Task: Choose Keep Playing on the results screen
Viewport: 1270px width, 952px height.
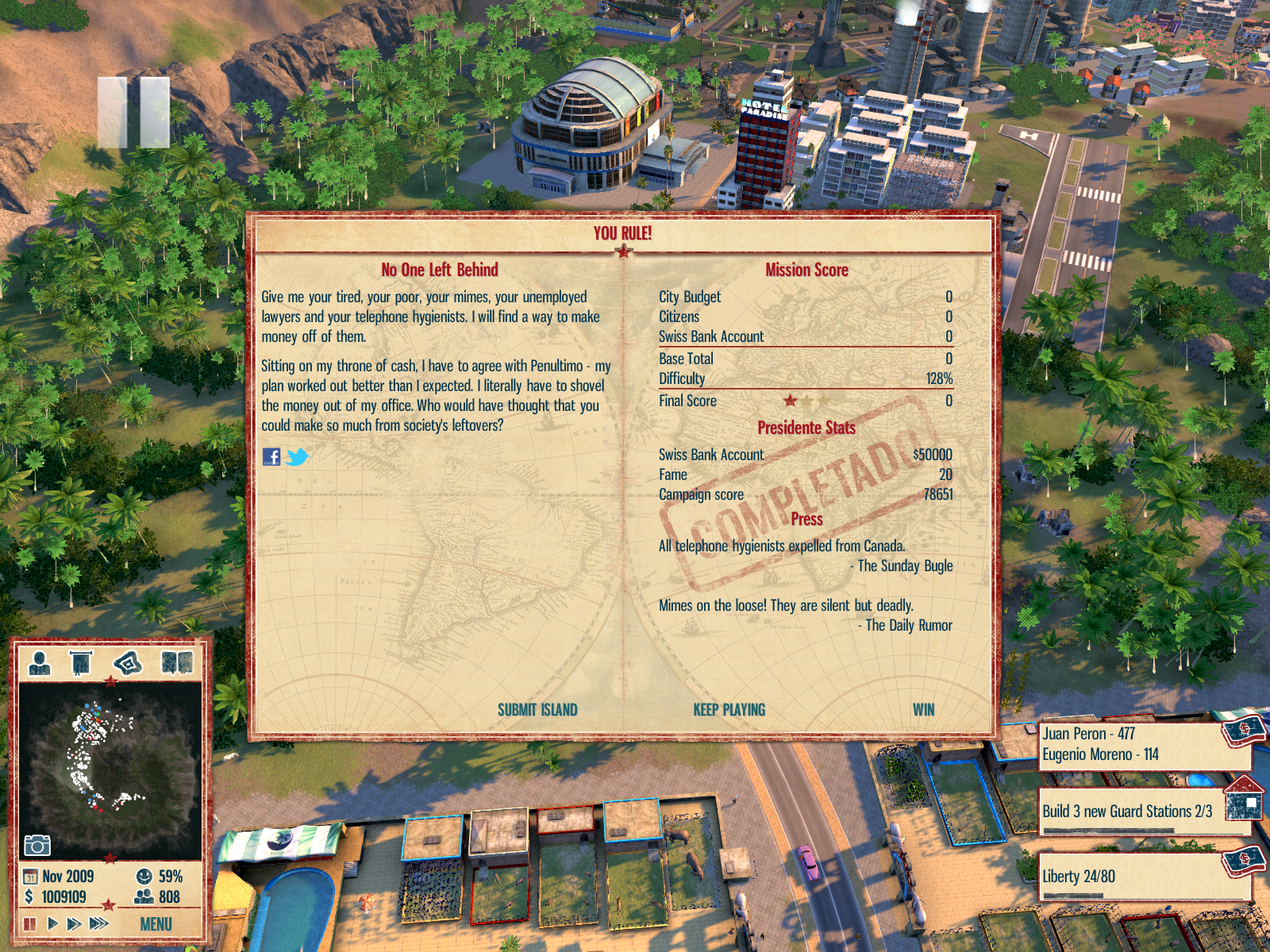Action: tap(729, 710)
